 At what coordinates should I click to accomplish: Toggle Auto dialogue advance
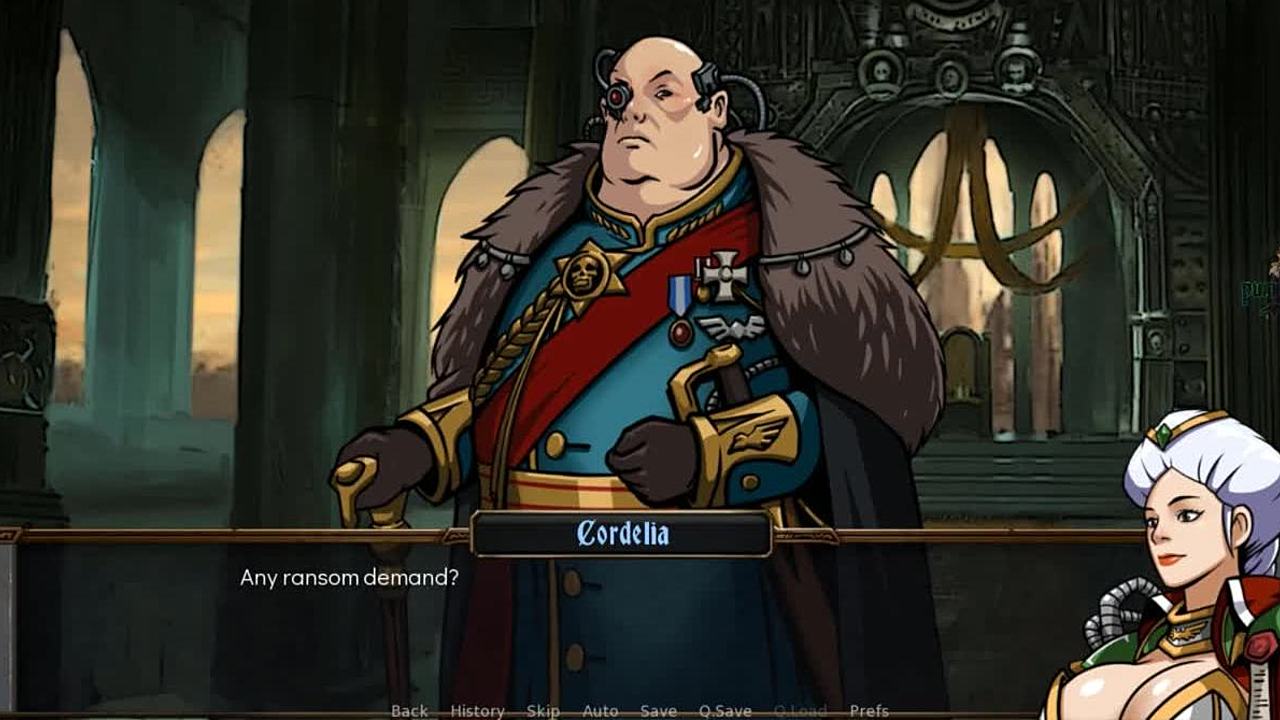600,711
